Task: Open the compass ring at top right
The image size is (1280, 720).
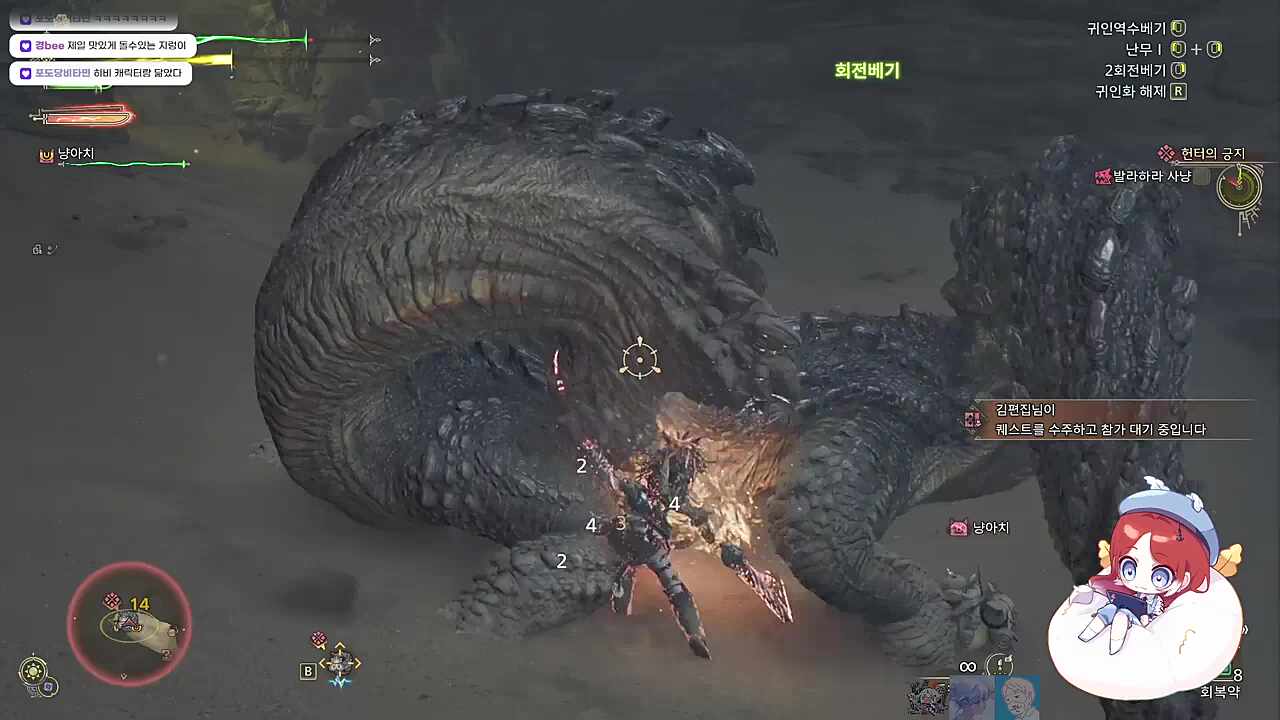Action: tap(1238, 186)
